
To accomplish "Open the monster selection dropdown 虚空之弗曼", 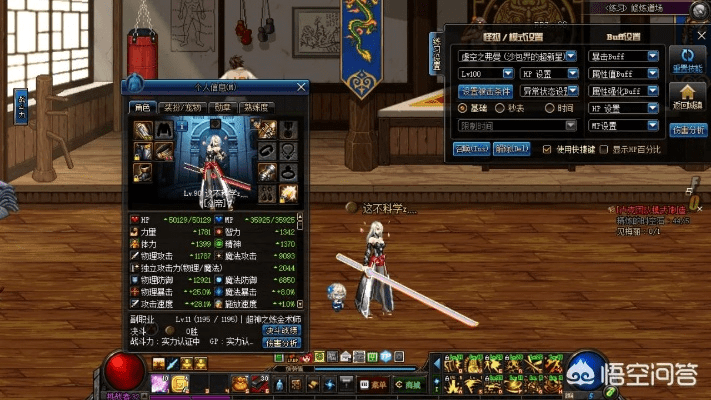I will (516, 57).
